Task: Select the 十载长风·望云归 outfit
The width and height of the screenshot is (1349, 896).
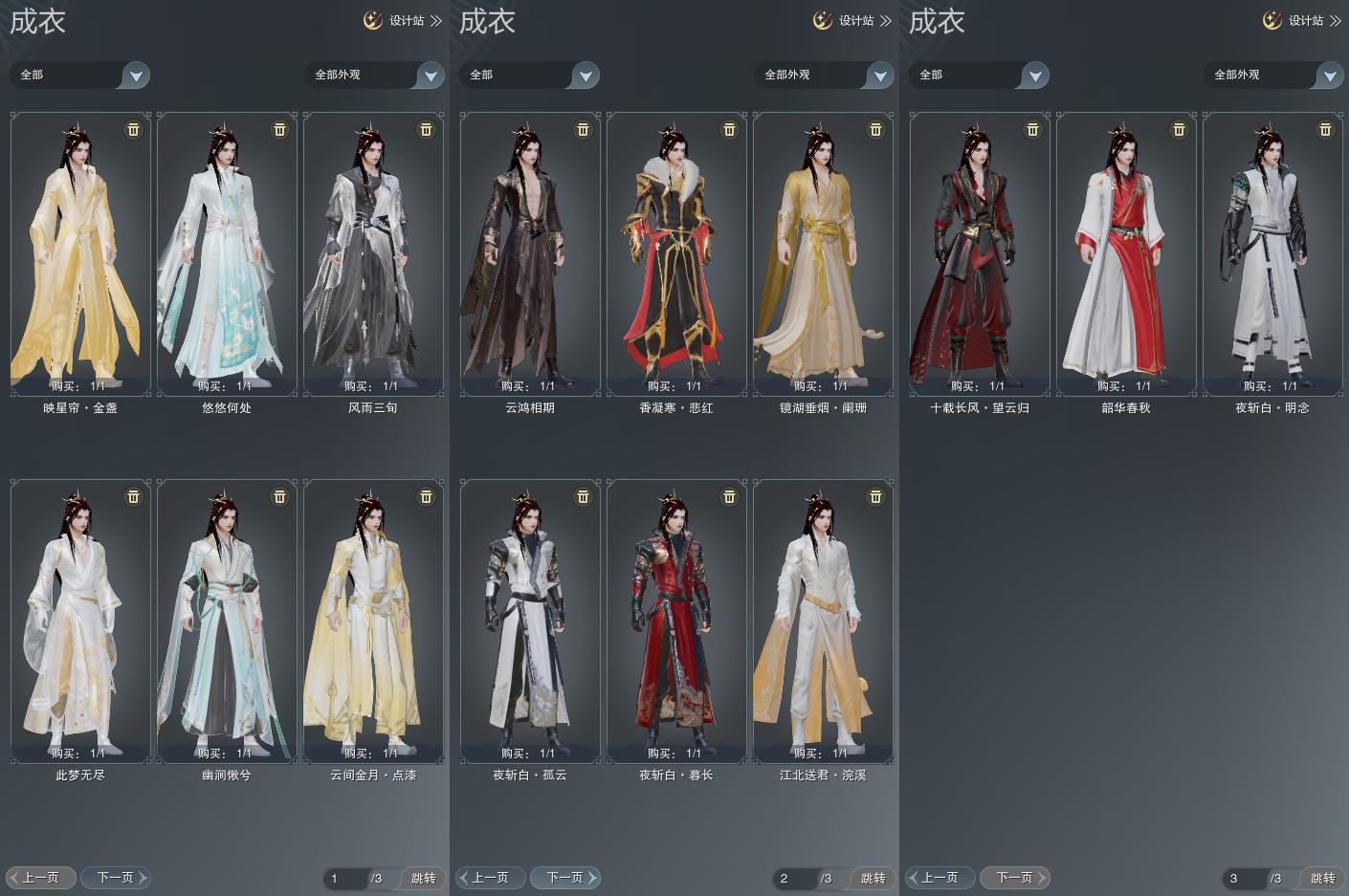Action: tap(980, 253)
